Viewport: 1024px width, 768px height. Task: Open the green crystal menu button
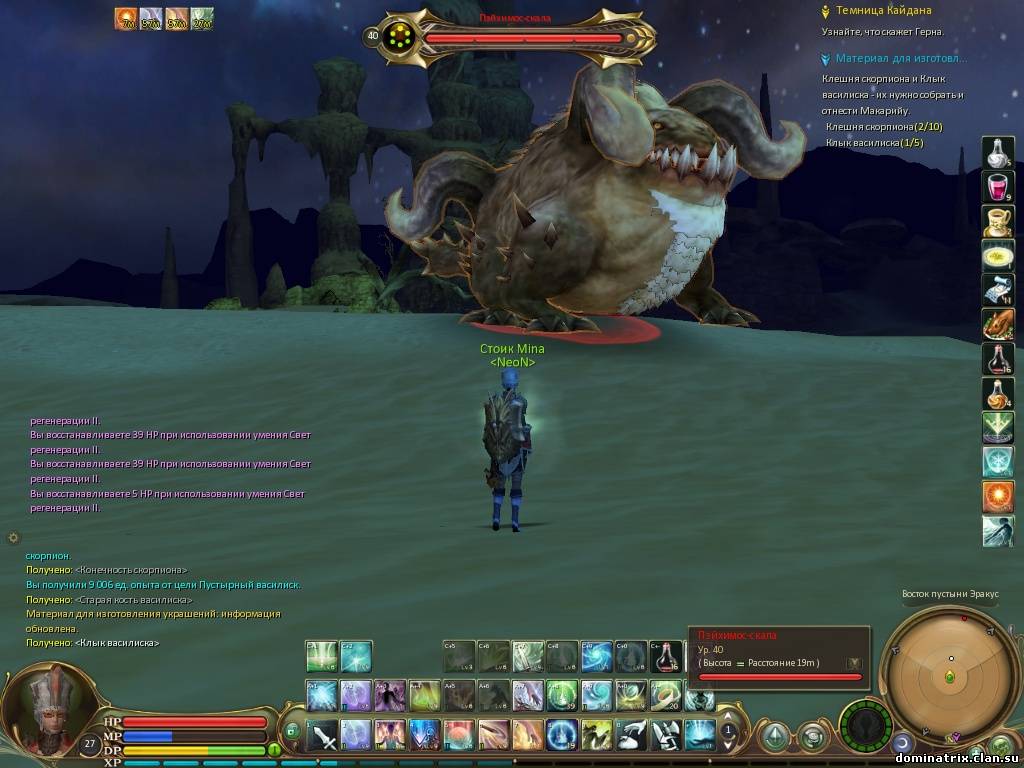[774, 736]
